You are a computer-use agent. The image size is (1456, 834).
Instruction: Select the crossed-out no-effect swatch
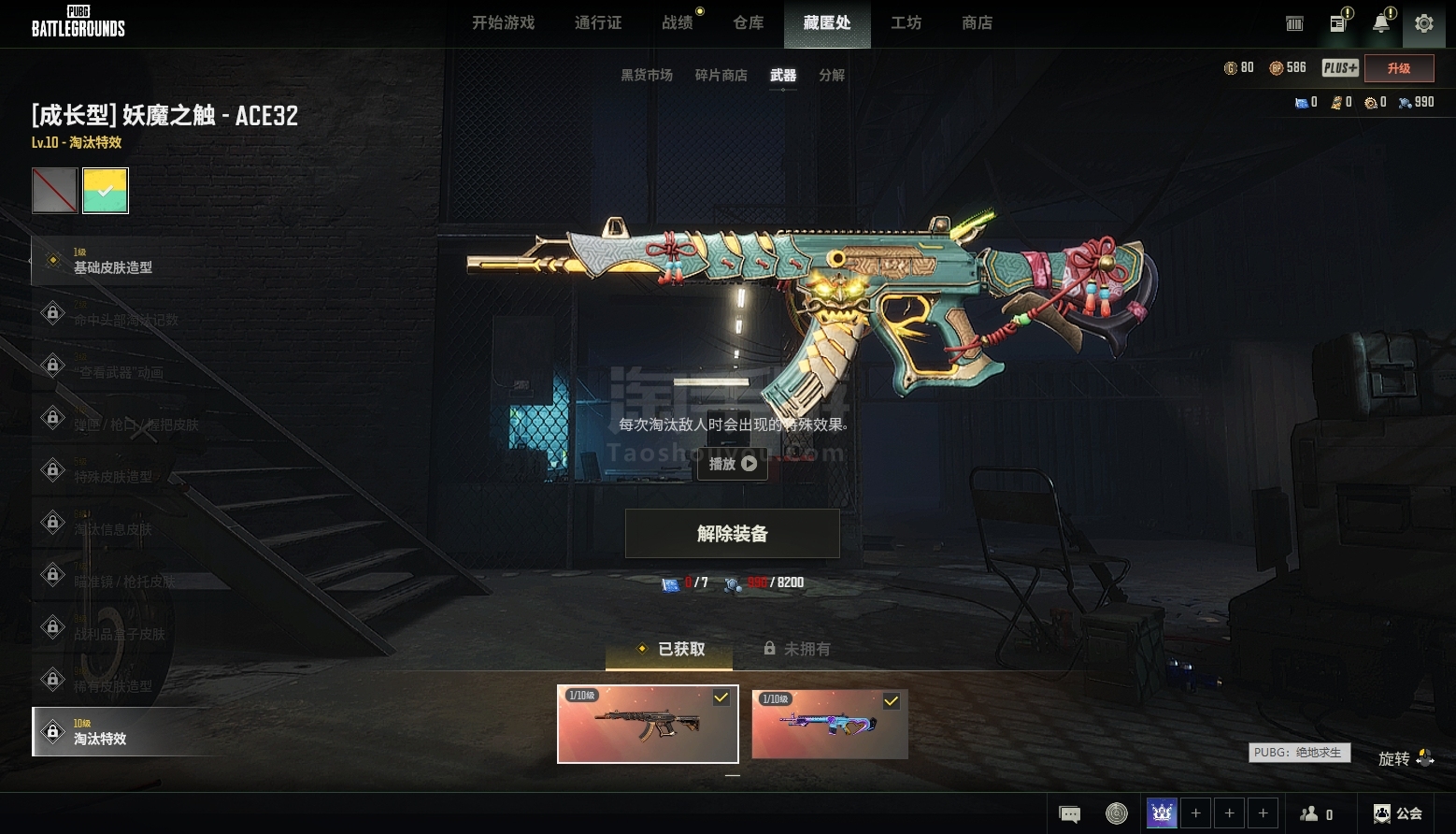coord(55,191)
